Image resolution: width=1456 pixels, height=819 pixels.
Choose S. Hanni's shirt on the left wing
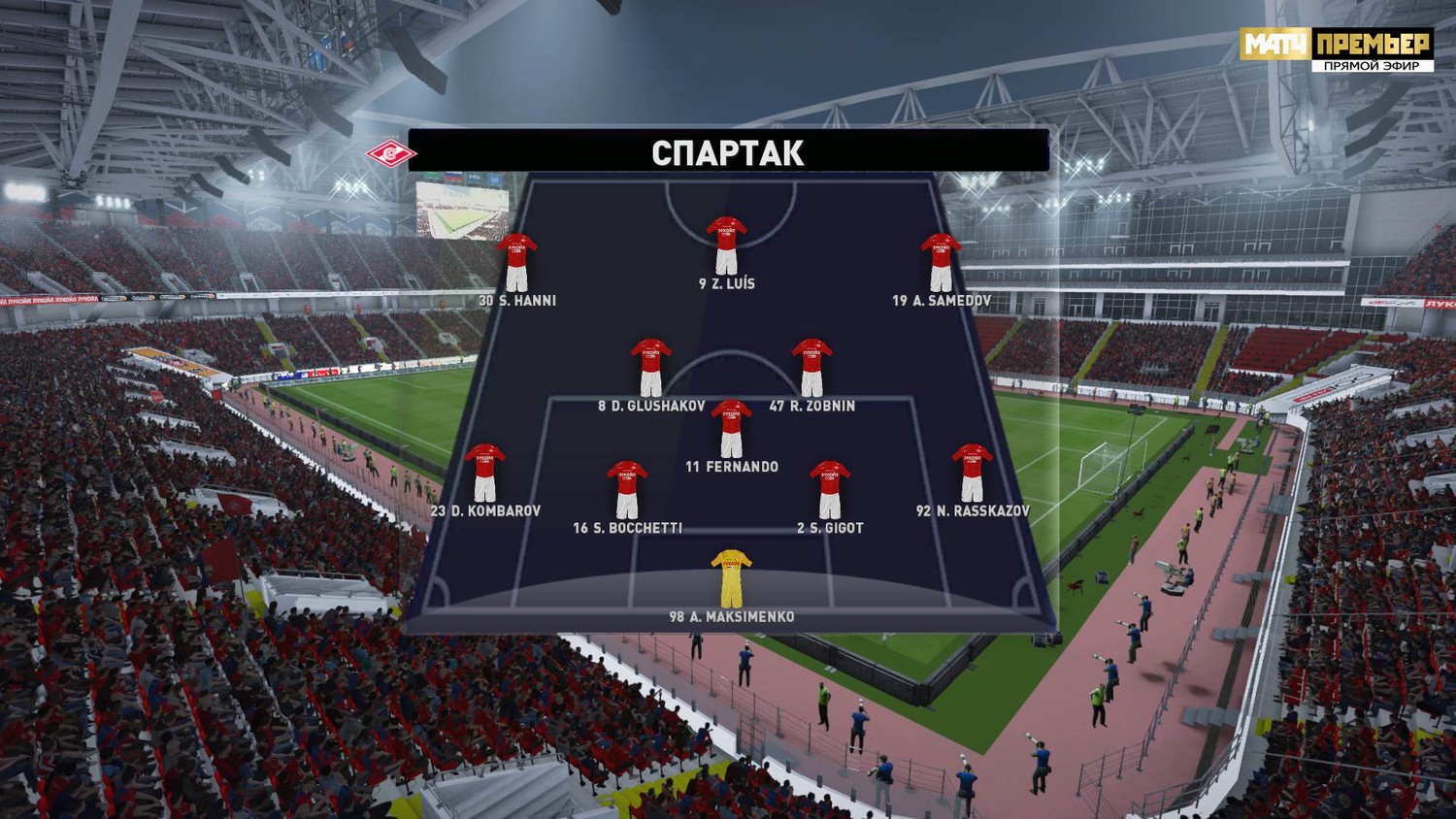(x=516, y=262)
